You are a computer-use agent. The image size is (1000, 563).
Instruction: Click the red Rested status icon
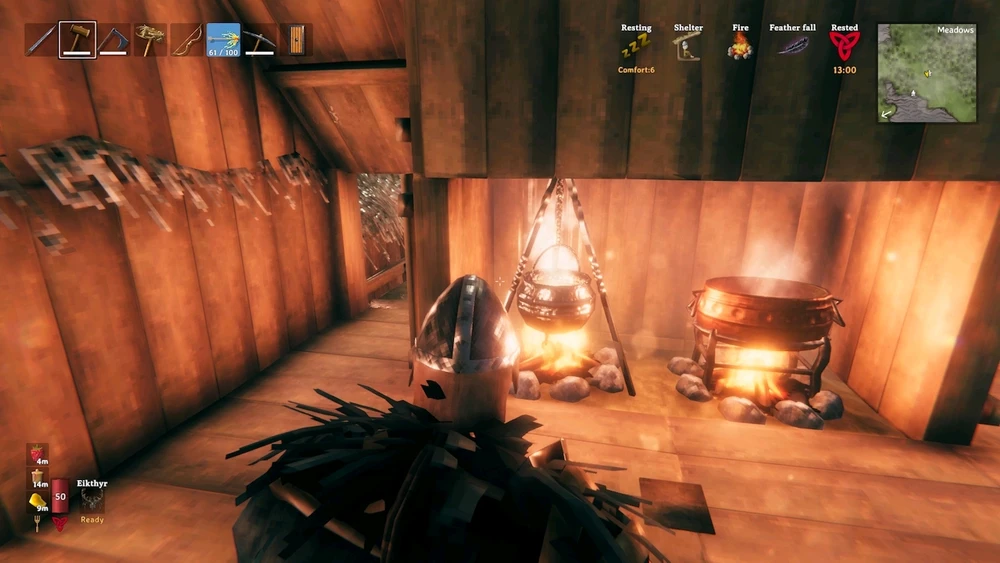(844, 46)
